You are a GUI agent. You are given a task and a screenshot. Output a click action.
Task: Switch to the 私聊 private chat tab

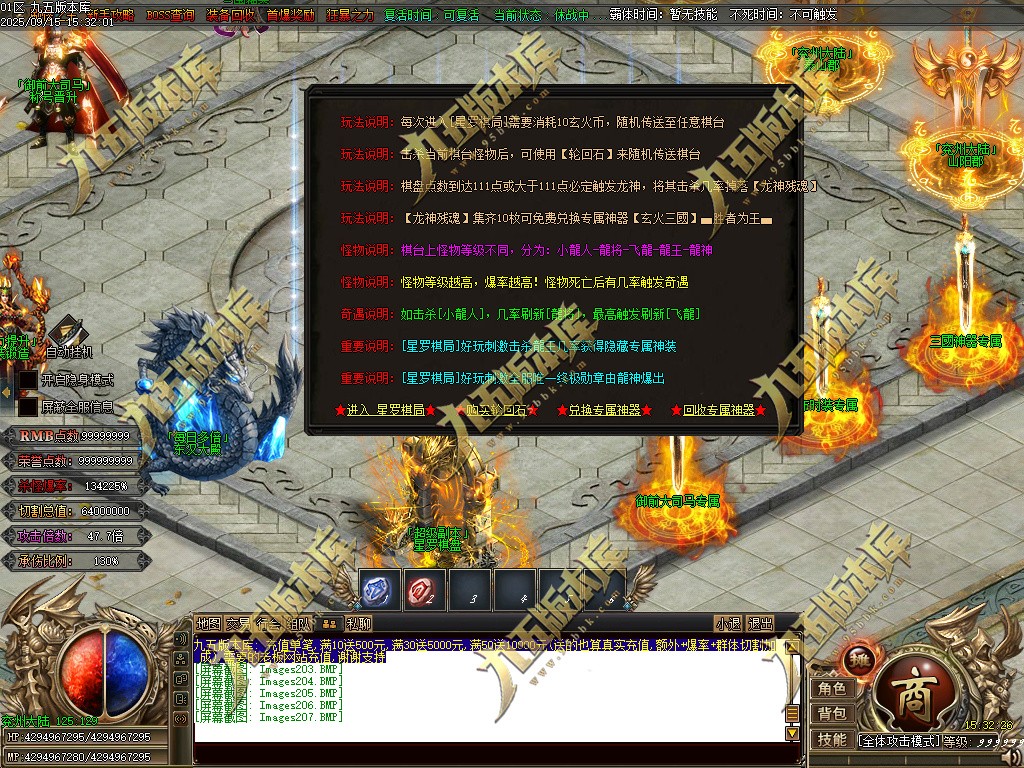357,623
